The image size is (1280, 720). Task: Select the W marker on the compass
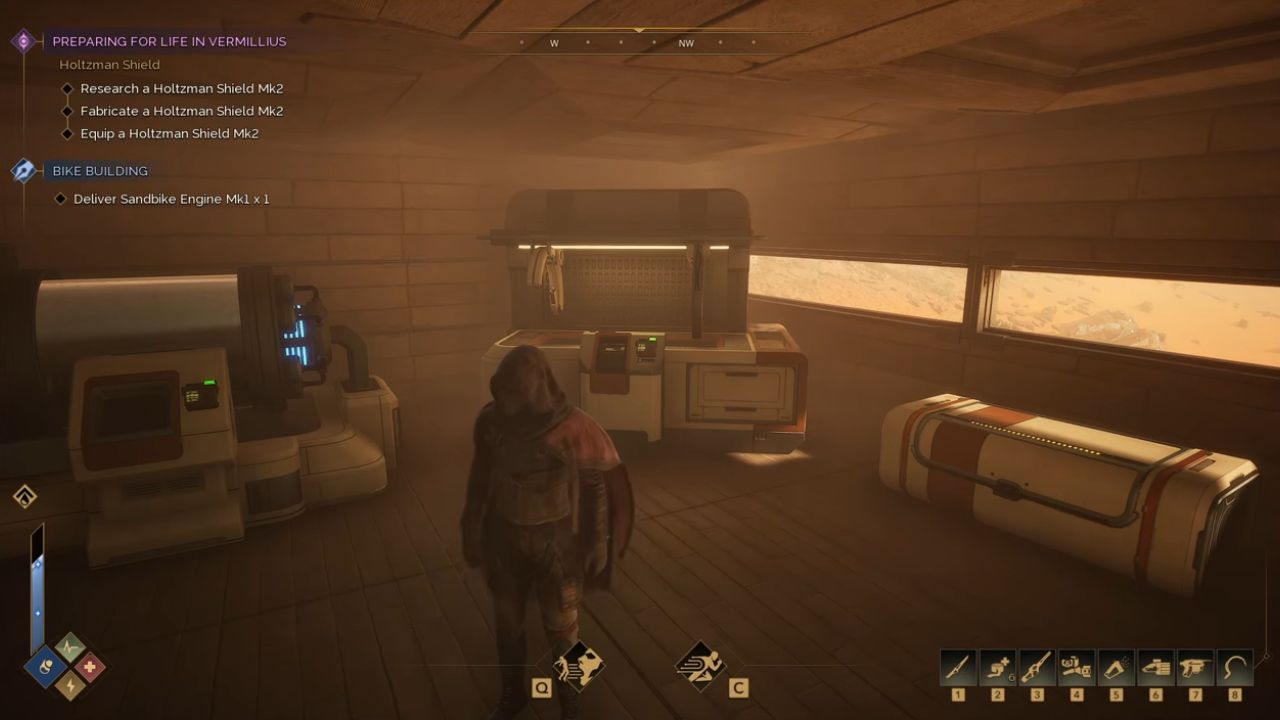click(x=553, y=43)
